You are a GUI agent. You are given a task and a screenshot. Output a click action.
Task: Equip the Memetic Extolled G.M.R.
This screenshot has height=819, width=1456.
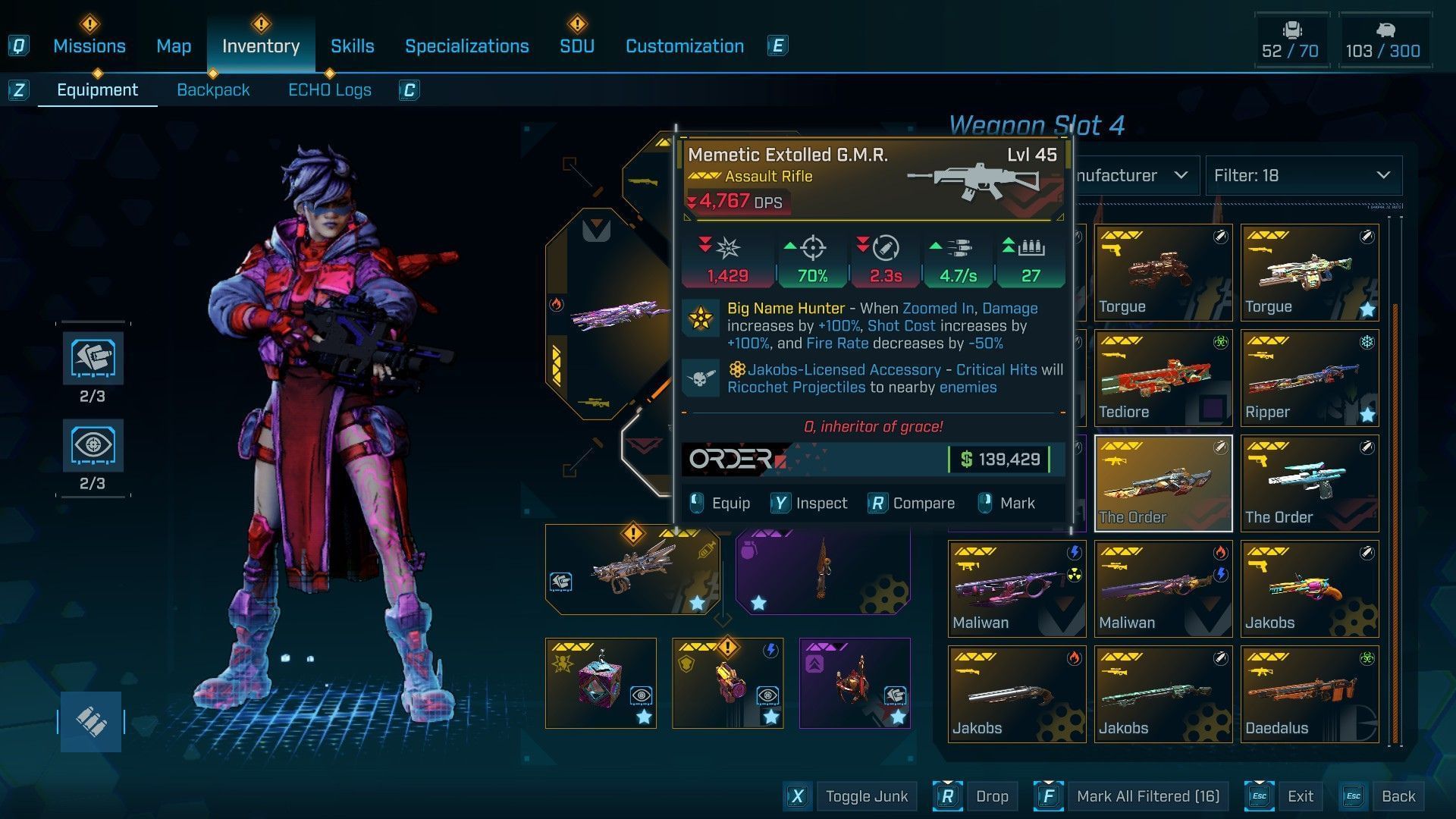coord(720,504)
